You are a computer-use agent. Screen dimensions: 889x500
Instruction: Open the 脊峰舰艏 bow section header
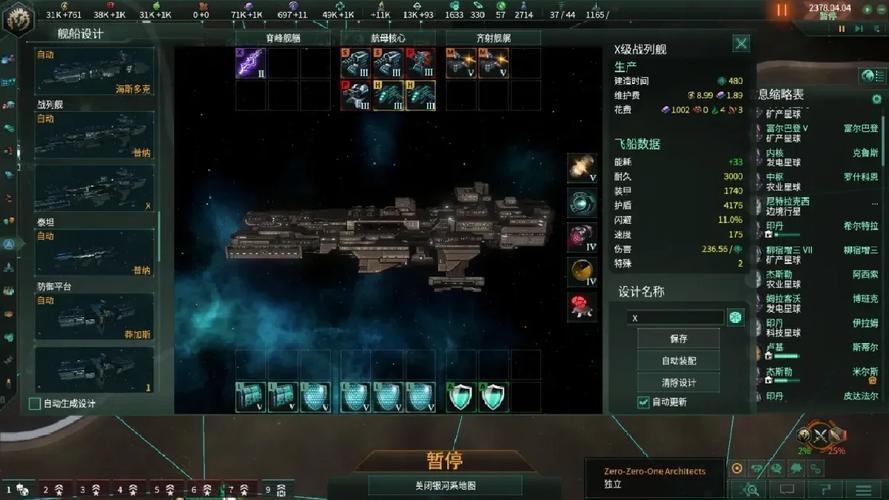[282, 38]
